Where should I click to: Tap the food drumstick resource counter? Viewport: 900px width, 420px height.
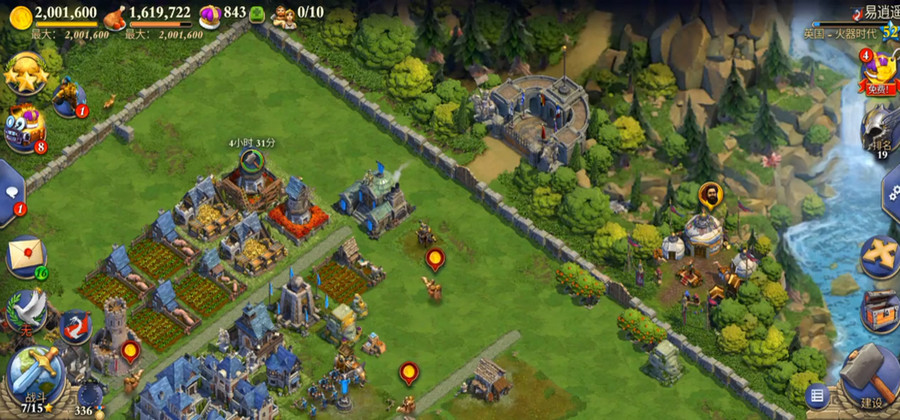coord(148,13)
